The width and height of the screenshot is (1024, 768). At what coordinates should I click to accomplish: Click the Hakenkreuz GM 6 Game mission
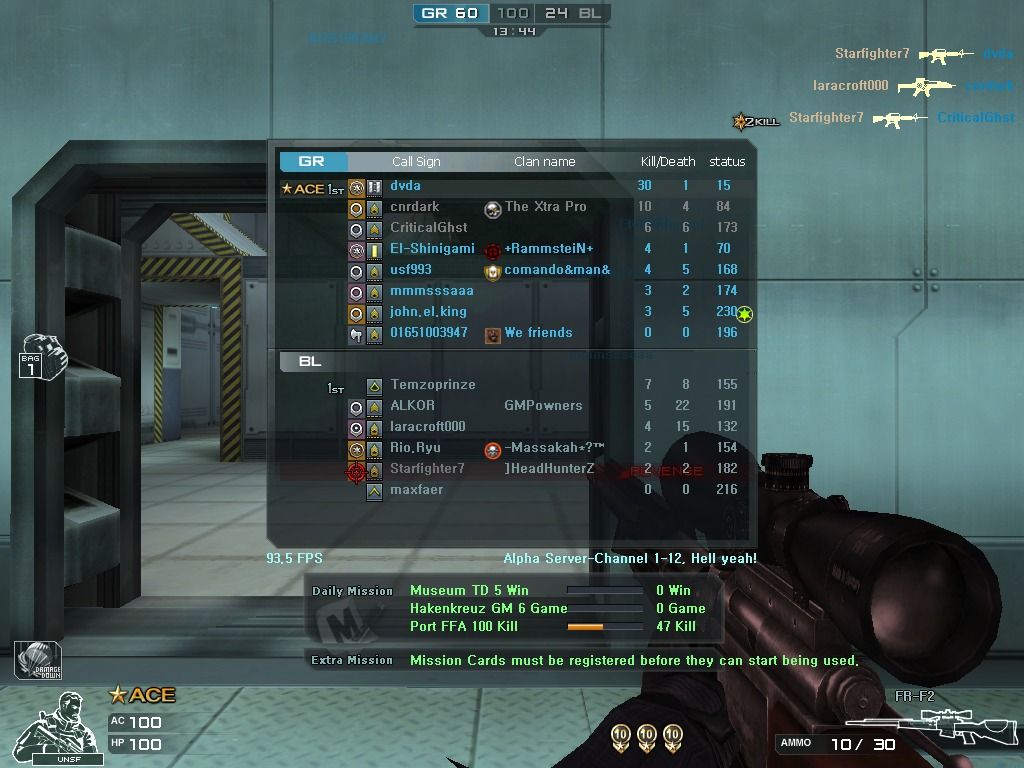pos(488,609)
